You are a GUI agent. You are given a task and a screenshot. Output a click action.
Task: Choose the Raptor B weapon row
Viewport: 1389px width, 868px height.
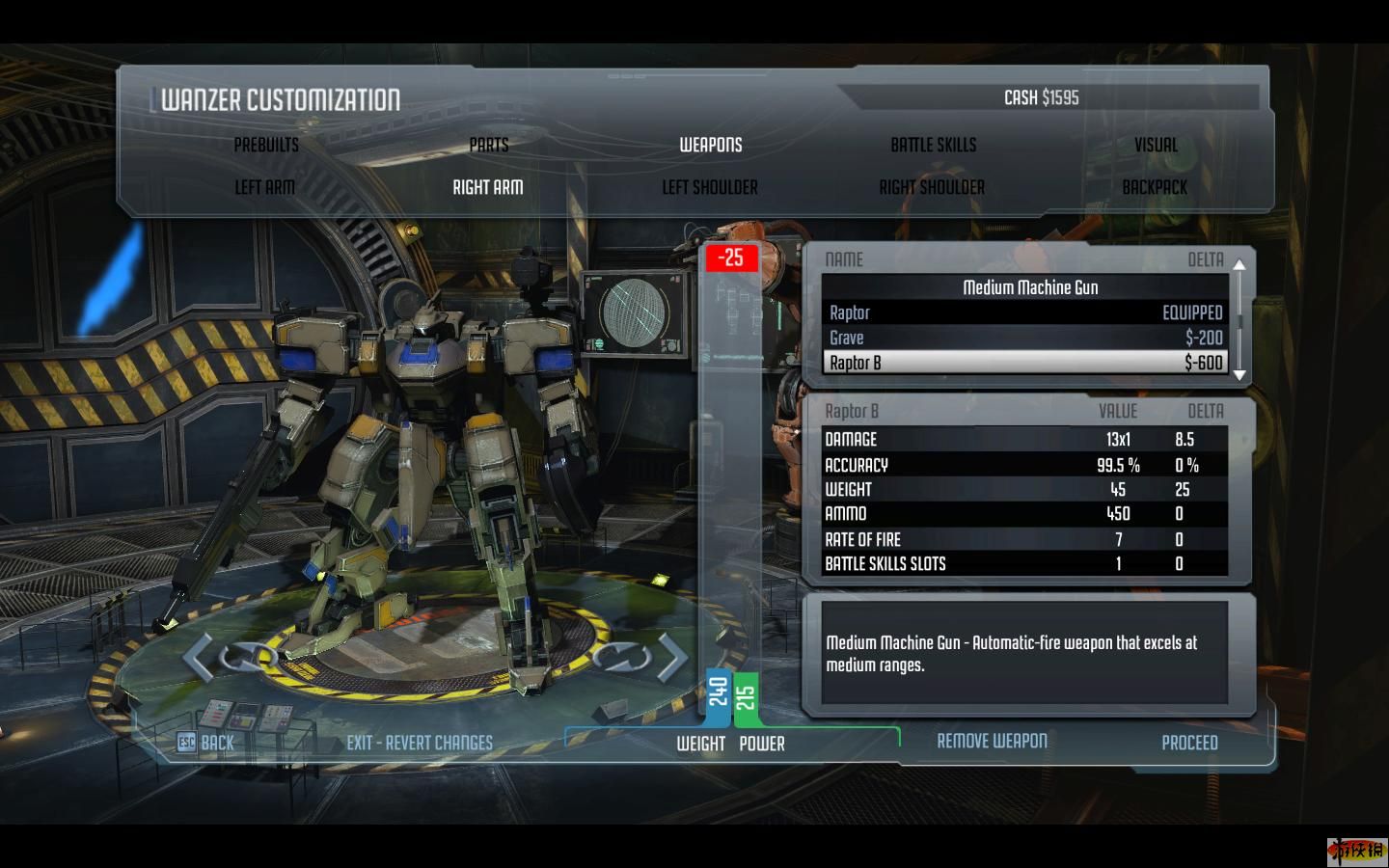[1025, 363]
